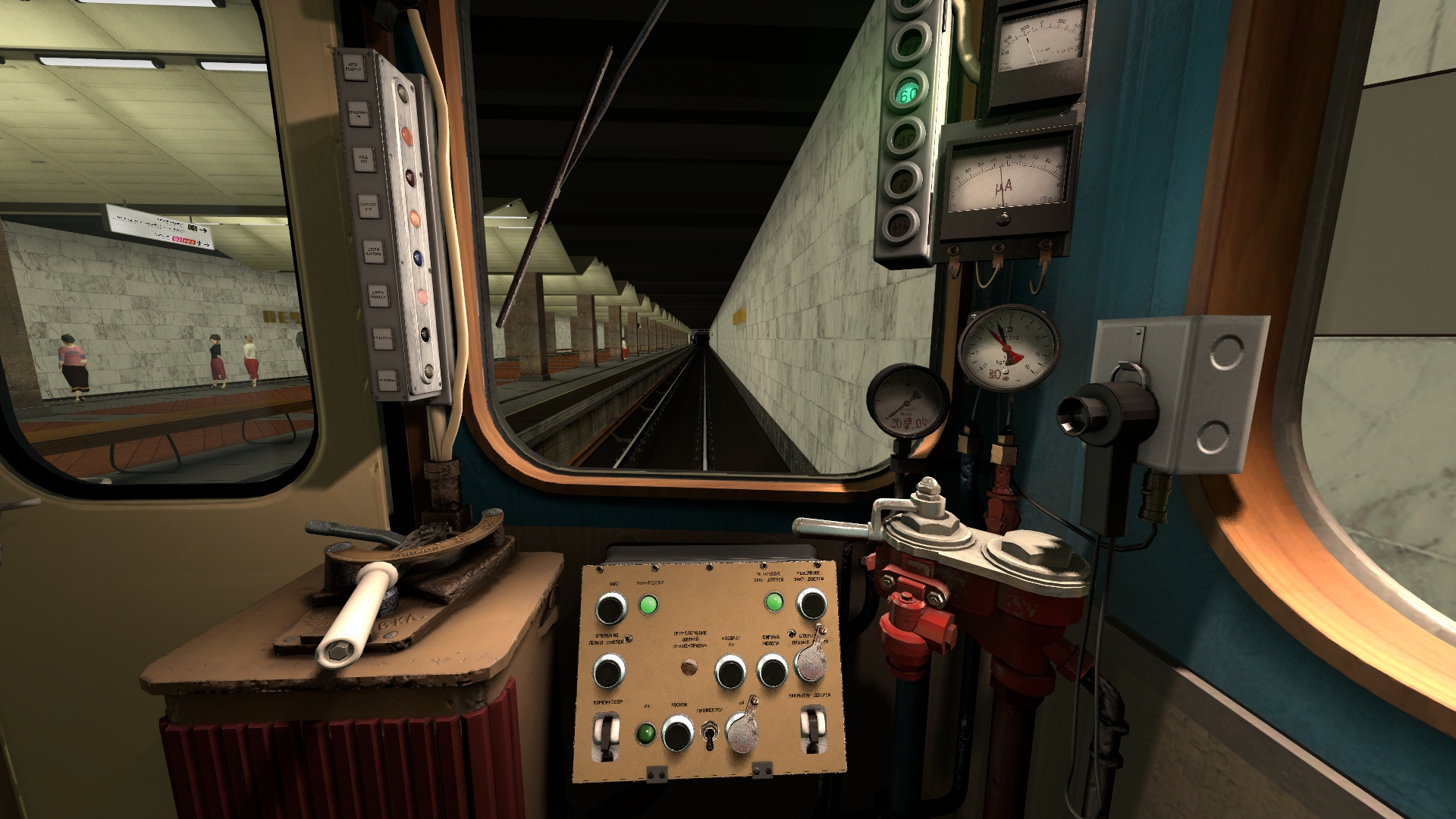Push the Возврат РП button
Viewport: 1456px width, 819px height.
(x=730, y=672)
